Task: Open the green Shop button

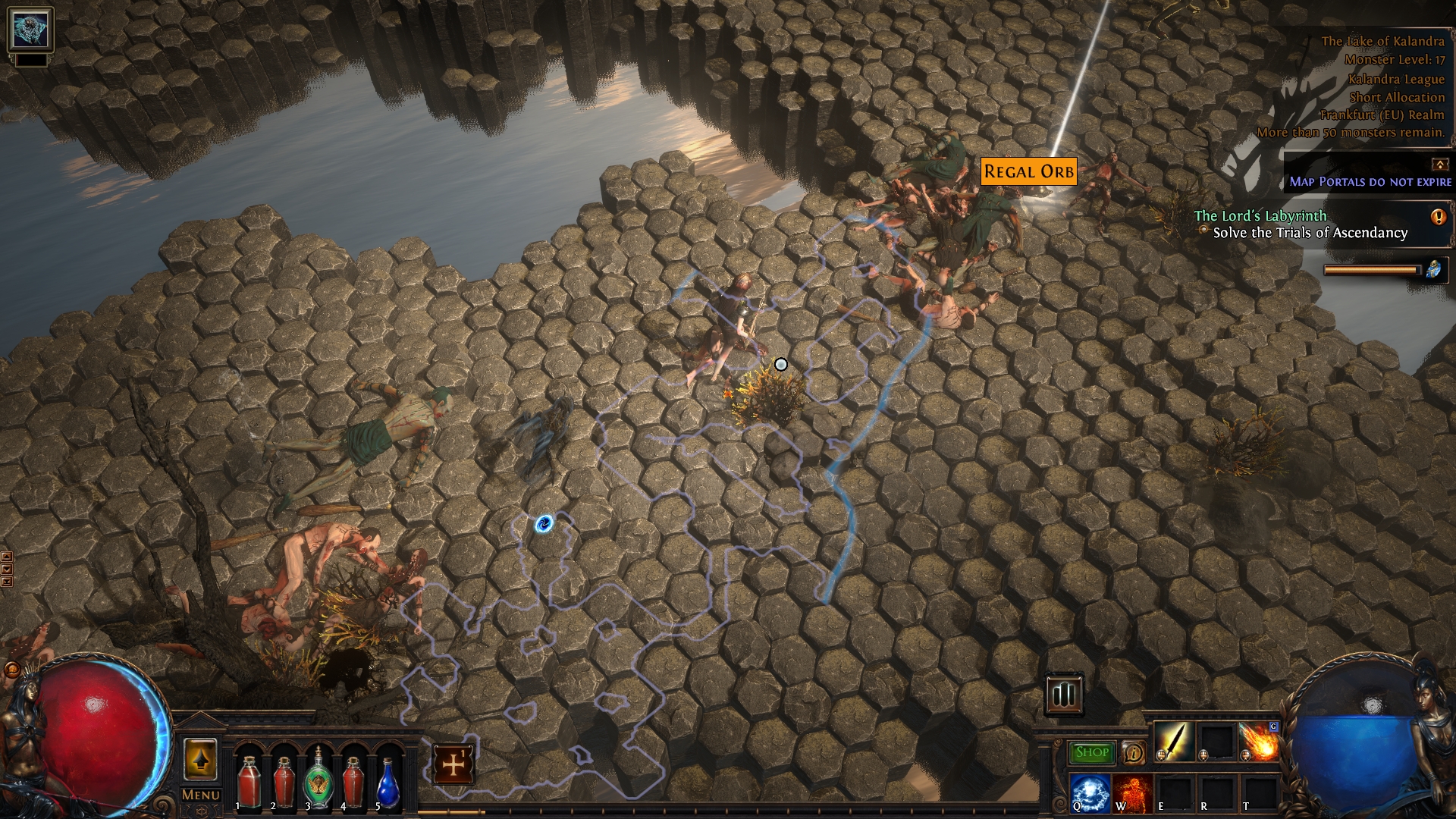Action: (x=1091, y=752)
